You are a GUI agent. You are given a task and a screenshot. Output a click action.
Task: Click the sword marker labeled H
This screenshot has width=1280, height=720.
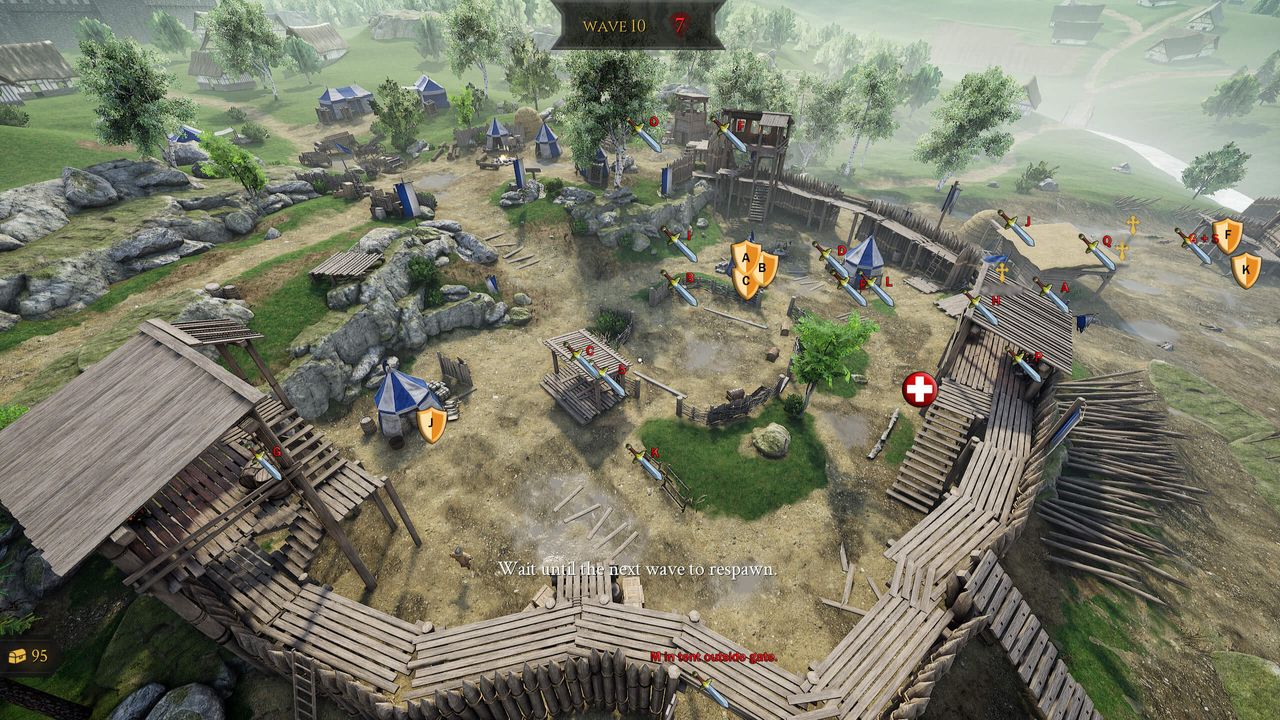click(982, 308)
